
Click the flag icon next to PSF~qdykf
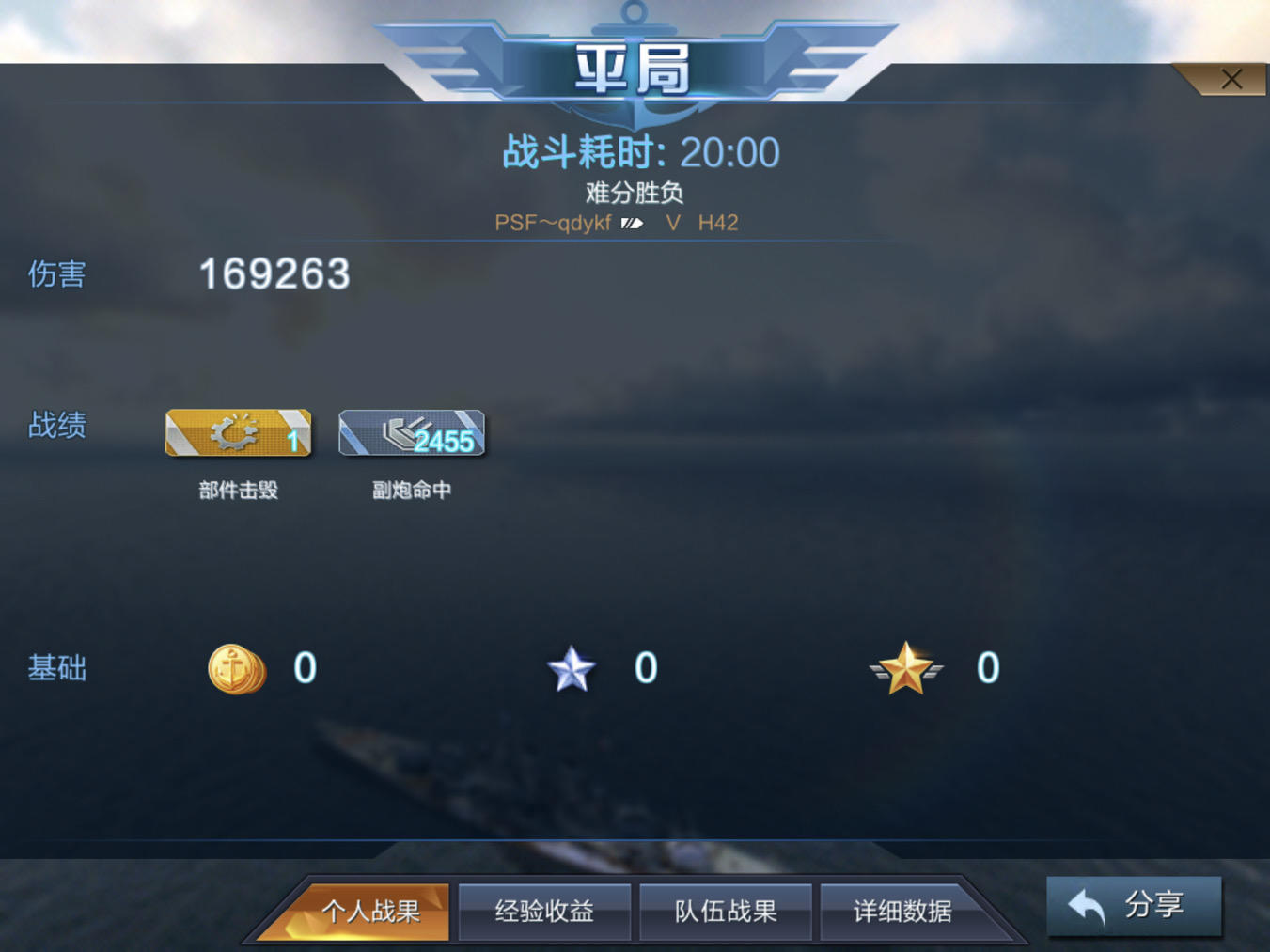coord(632,222)
